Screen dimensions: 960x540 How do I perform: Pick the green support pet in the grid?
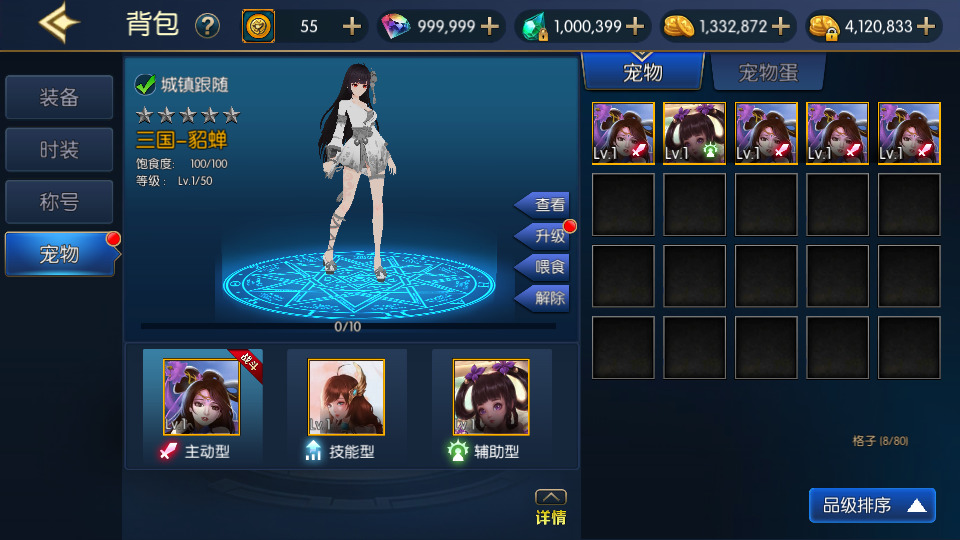695,133
